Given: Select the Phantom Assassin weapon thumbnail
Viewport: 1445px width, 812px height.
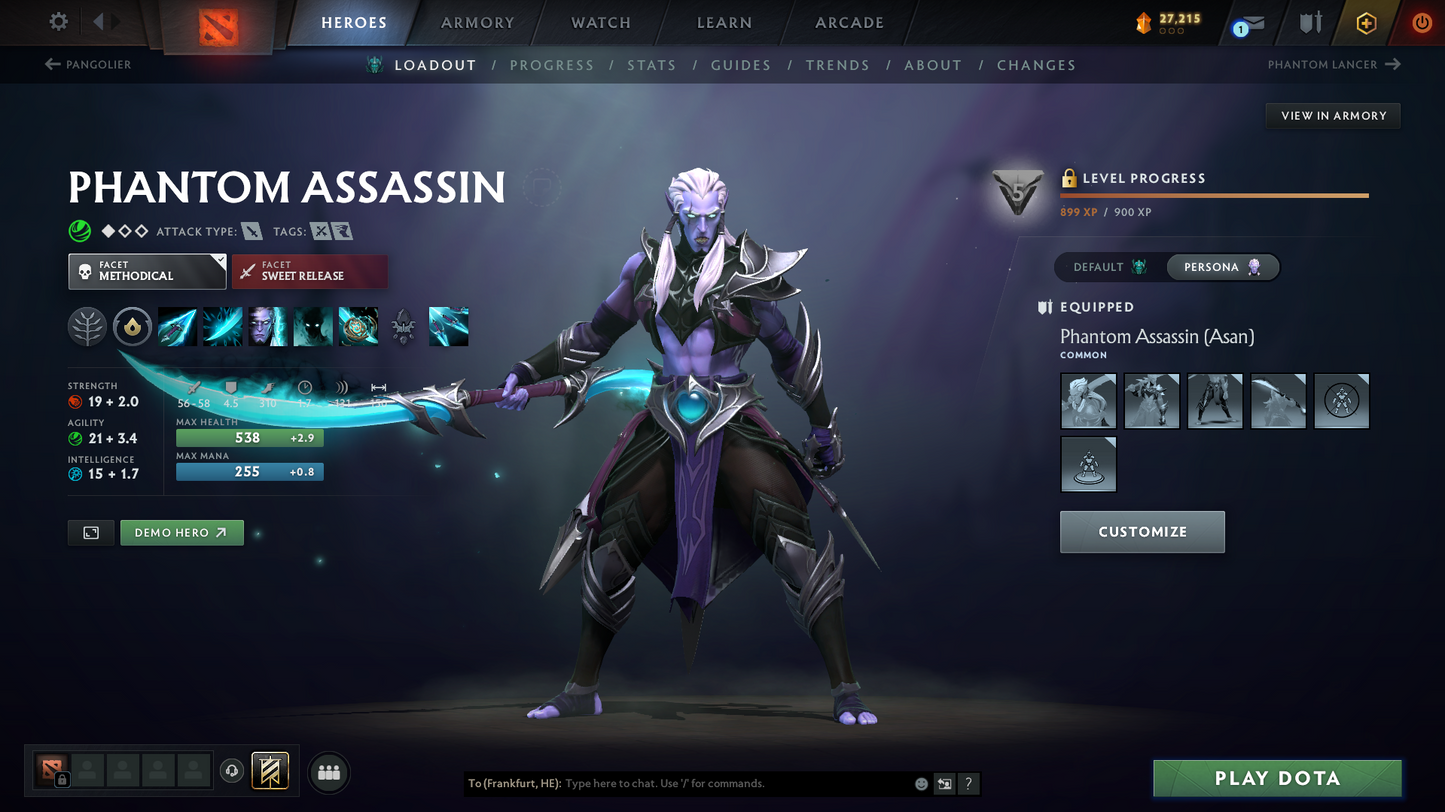Looking at the screenshot, I should click(1278, 400).
